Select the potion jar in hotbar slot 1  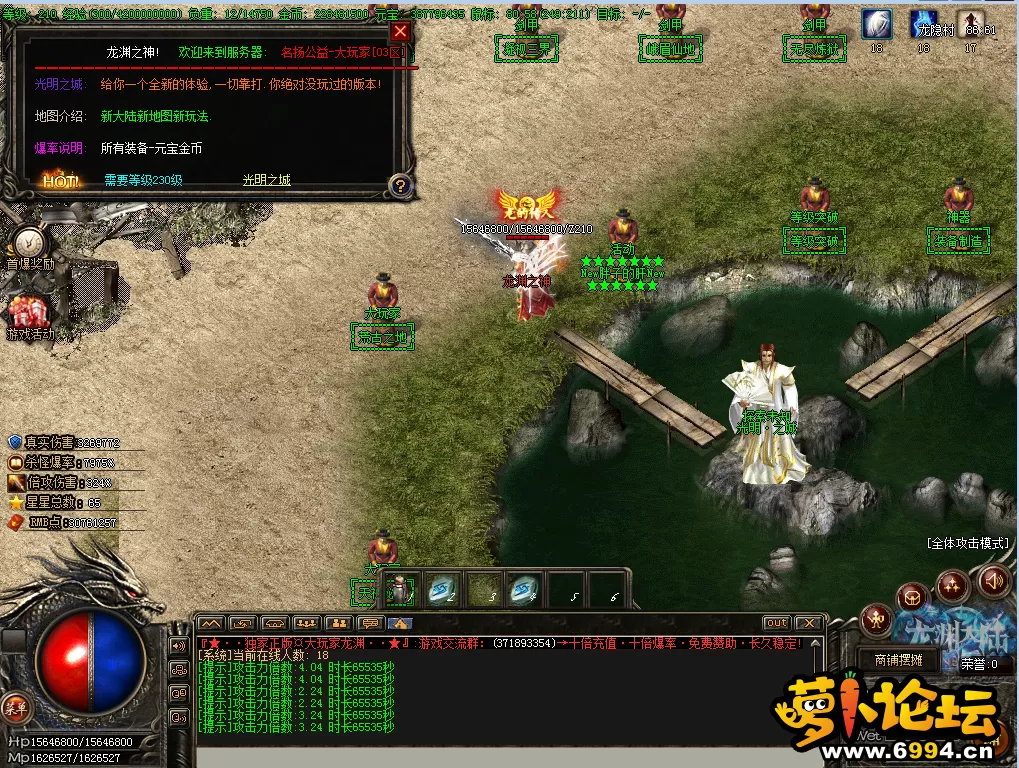401,591
